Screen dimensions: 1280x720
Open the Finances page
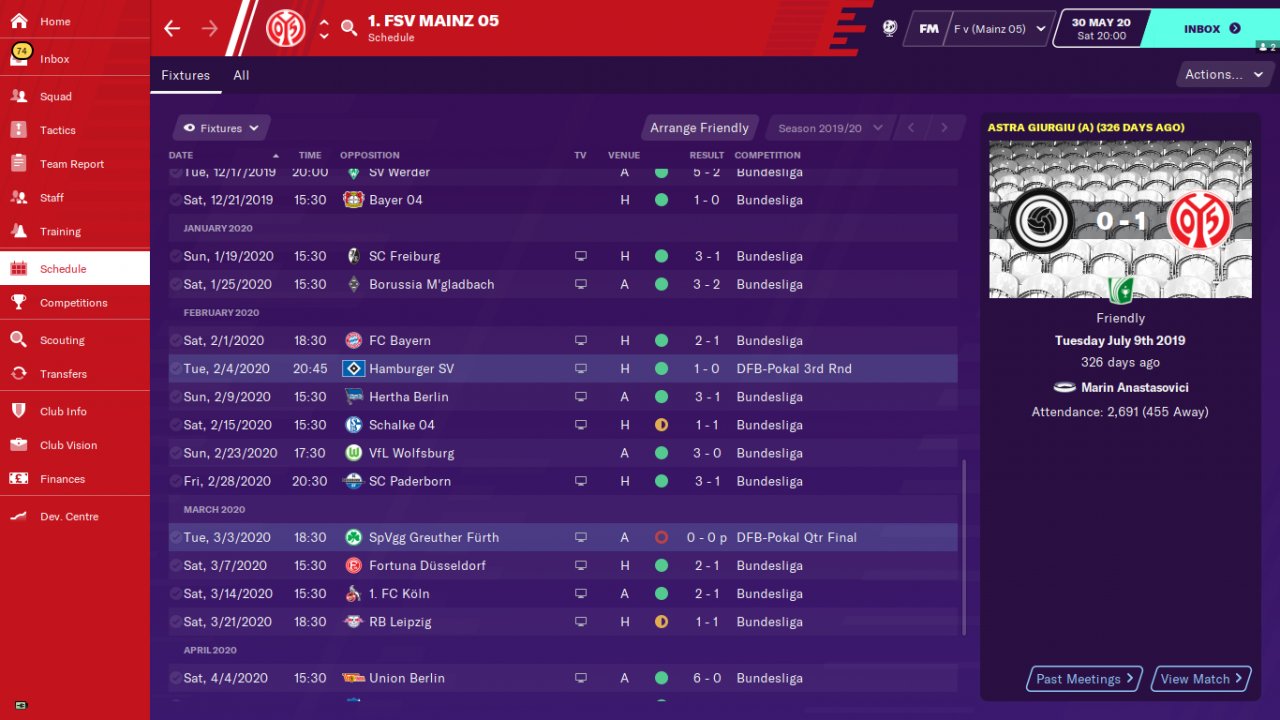click(x=62, y=479)
